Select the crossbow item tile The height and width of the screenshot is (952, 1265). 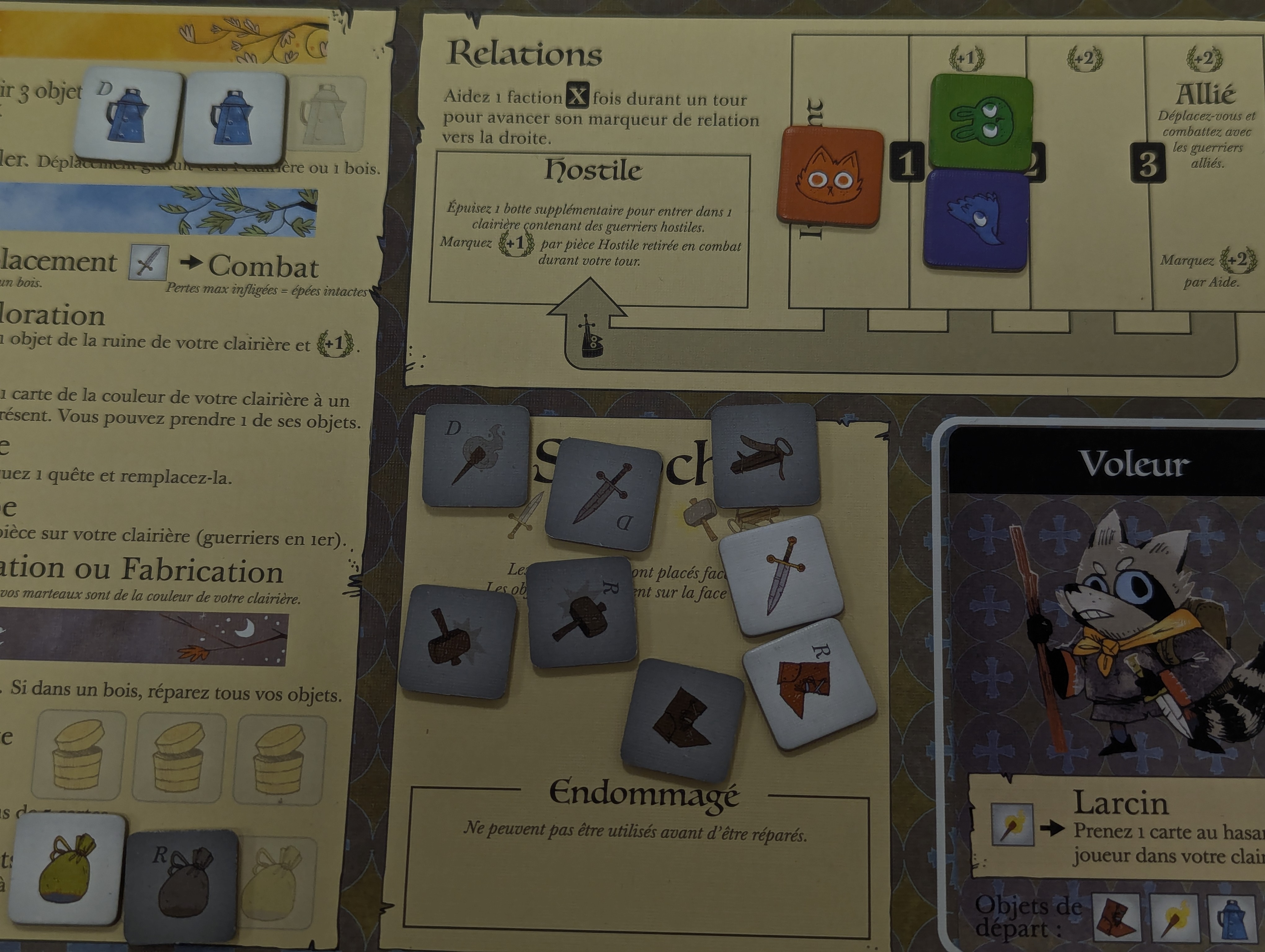pyautogui.click(x=764, y=456)
